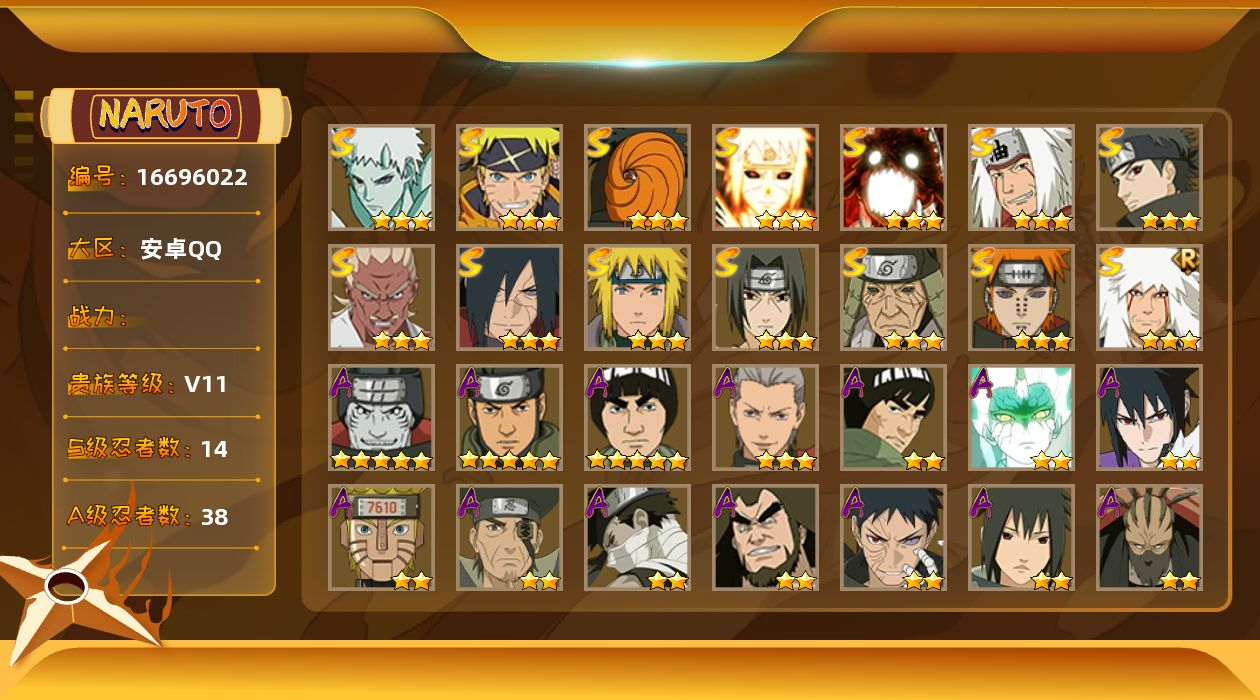Select the brown horned mask ninja tile

(x=1149, y=537)
